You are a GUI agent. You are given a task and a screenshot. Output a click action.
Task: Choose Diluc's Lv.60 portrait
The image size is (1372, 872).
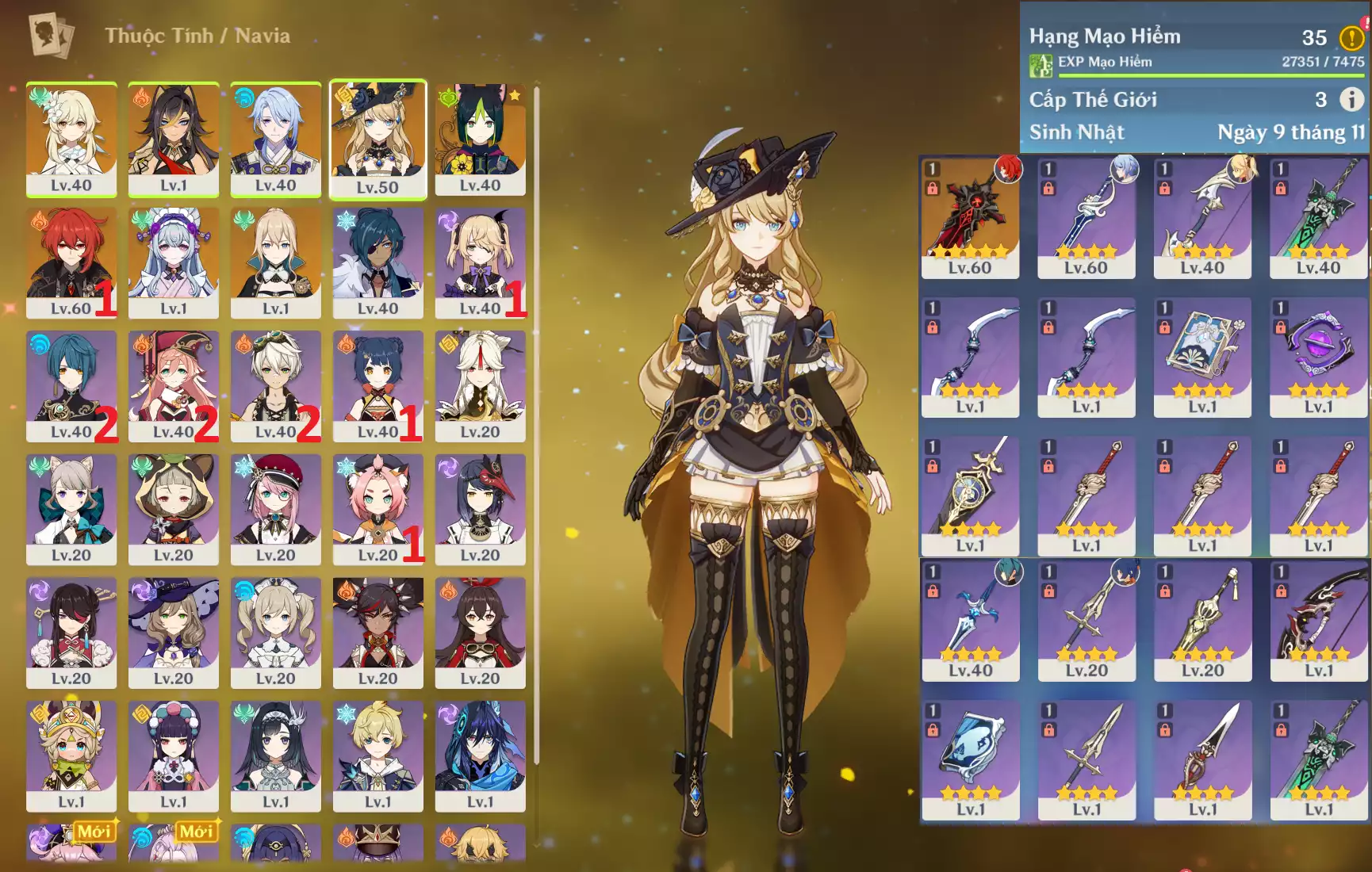pyautogui.click(x=71, y=262)
